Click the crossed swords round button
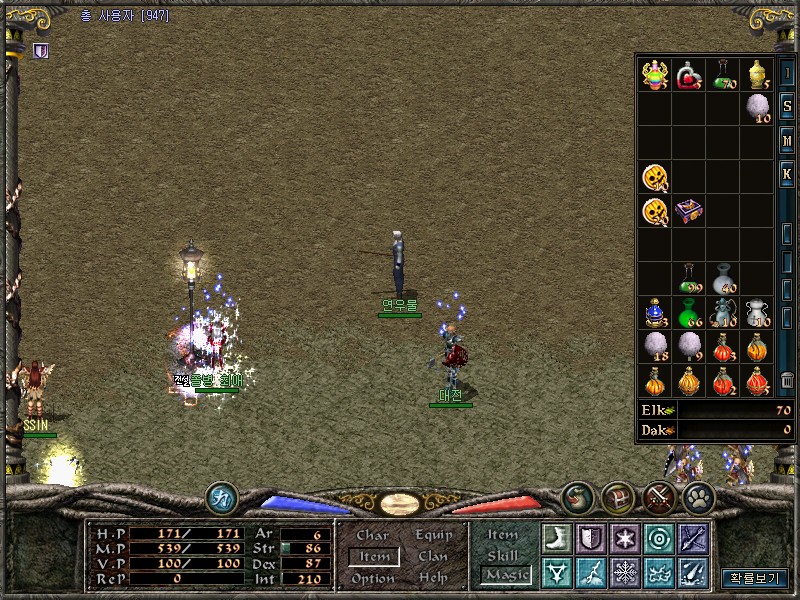The width and height of the screenshot is (800, 600). (658, 496)
